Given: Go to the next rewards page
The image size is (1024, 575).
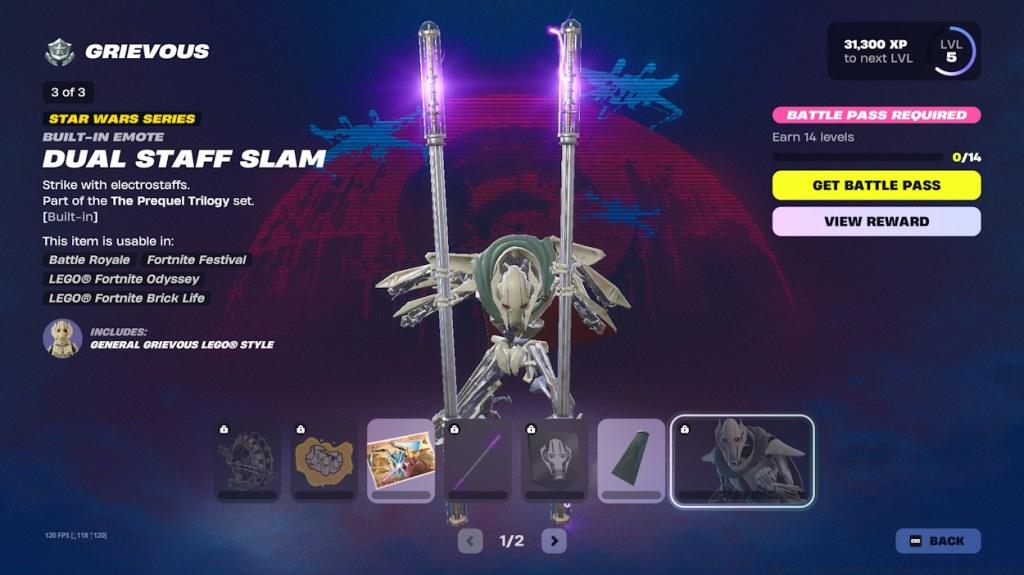Looking at the screenshot, I should pyautogui.click(x=553, y=541).
